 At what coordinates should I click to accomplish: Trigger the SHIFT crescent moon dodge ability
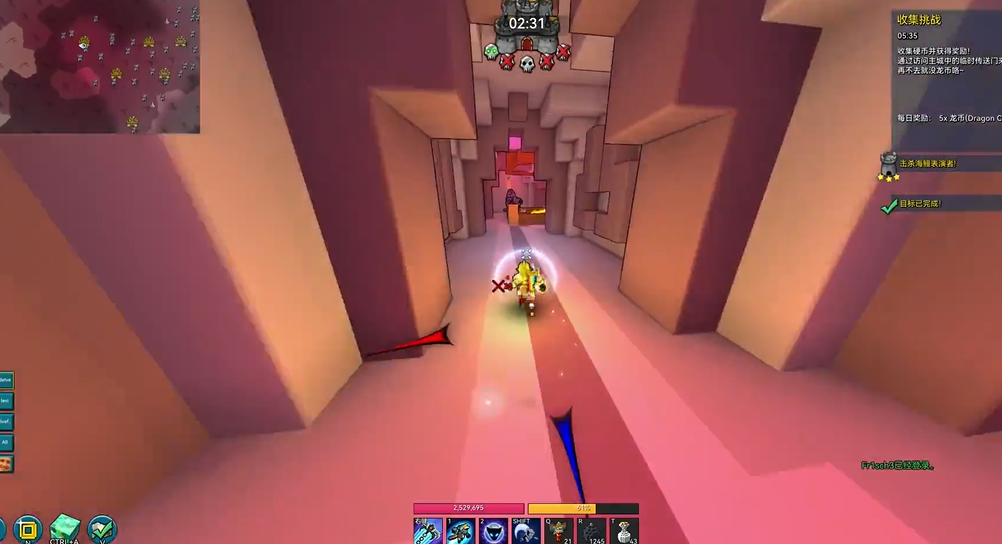pyautogui.click(x=527, y=531)
